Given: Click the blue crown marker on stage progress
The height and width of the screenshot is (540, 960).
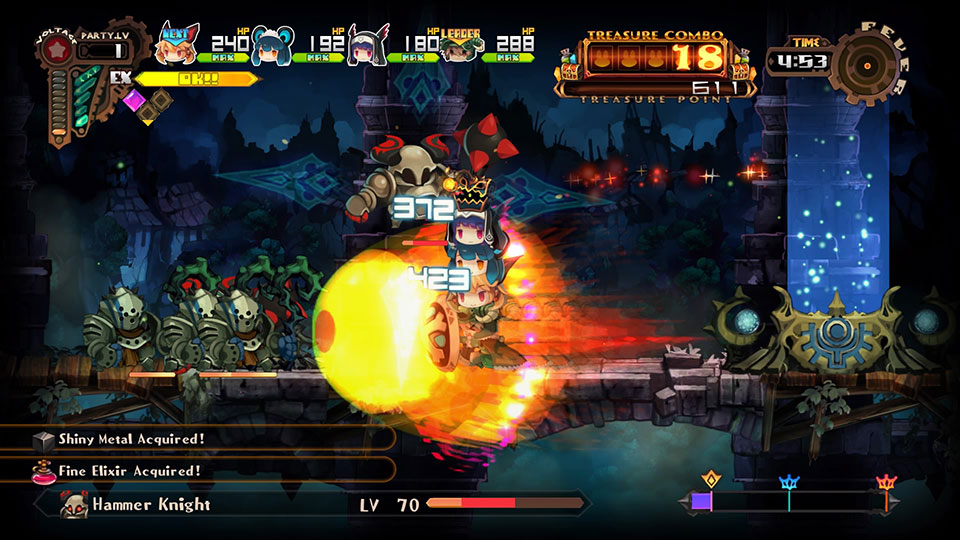Looking at the screenshot, I should [x=789, y=484].
